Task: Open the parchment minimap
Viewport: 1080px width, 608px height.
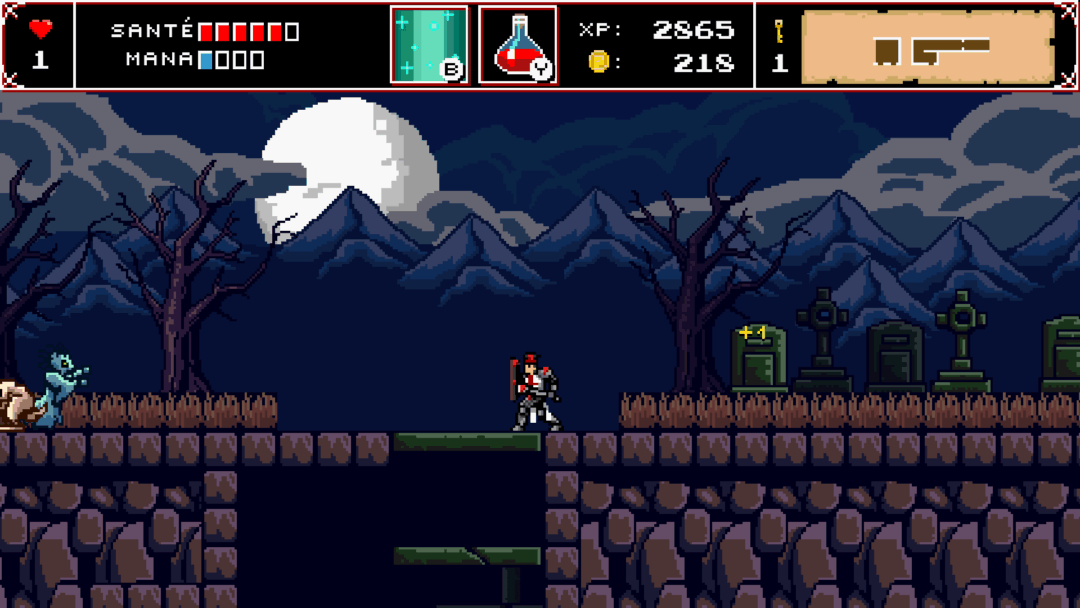Action: coord(928,47)
